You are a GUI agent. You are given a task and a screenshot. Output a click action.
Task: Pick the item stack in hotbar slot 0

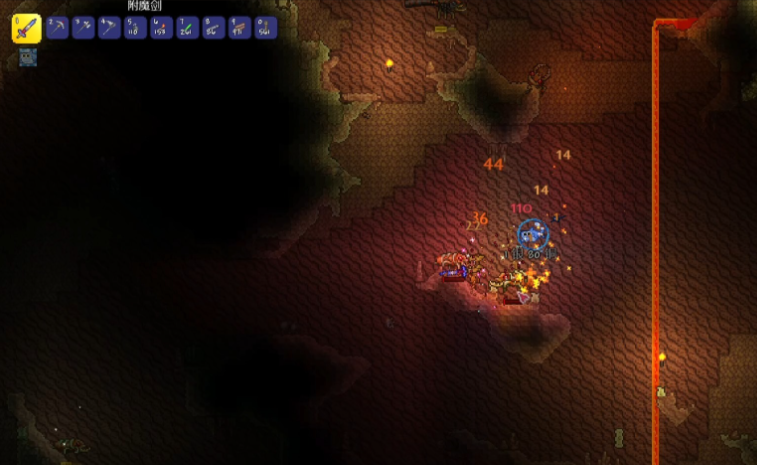tap(265, 28)
